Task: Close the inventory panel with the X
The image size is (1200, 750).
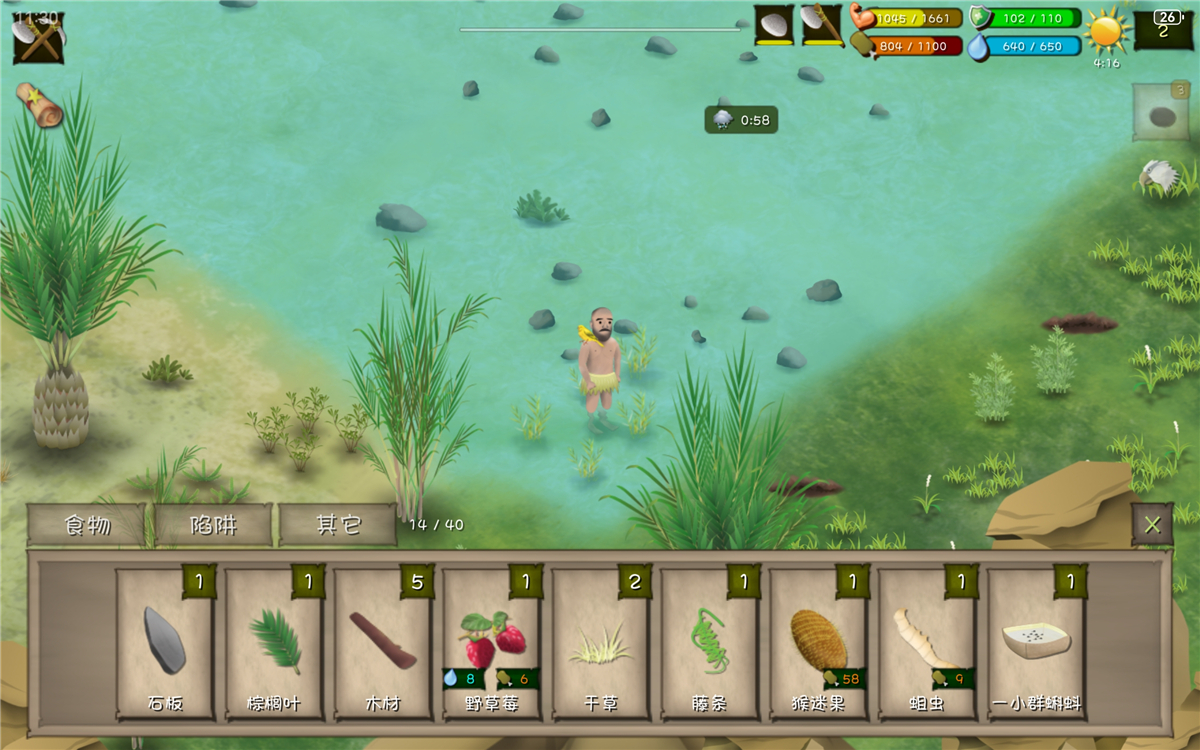Action: tap(1152, 524)
